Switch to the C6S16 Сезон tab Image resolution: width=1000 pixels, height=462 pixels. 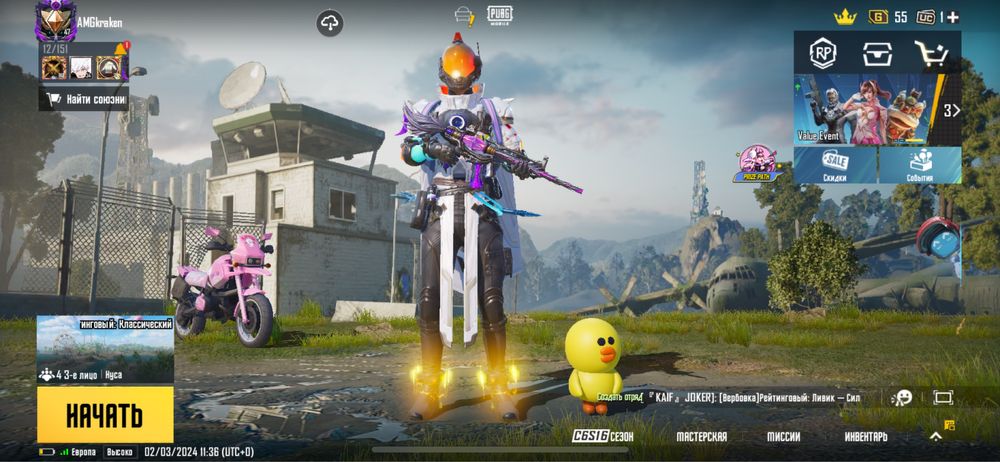click(x=602, y=437)
